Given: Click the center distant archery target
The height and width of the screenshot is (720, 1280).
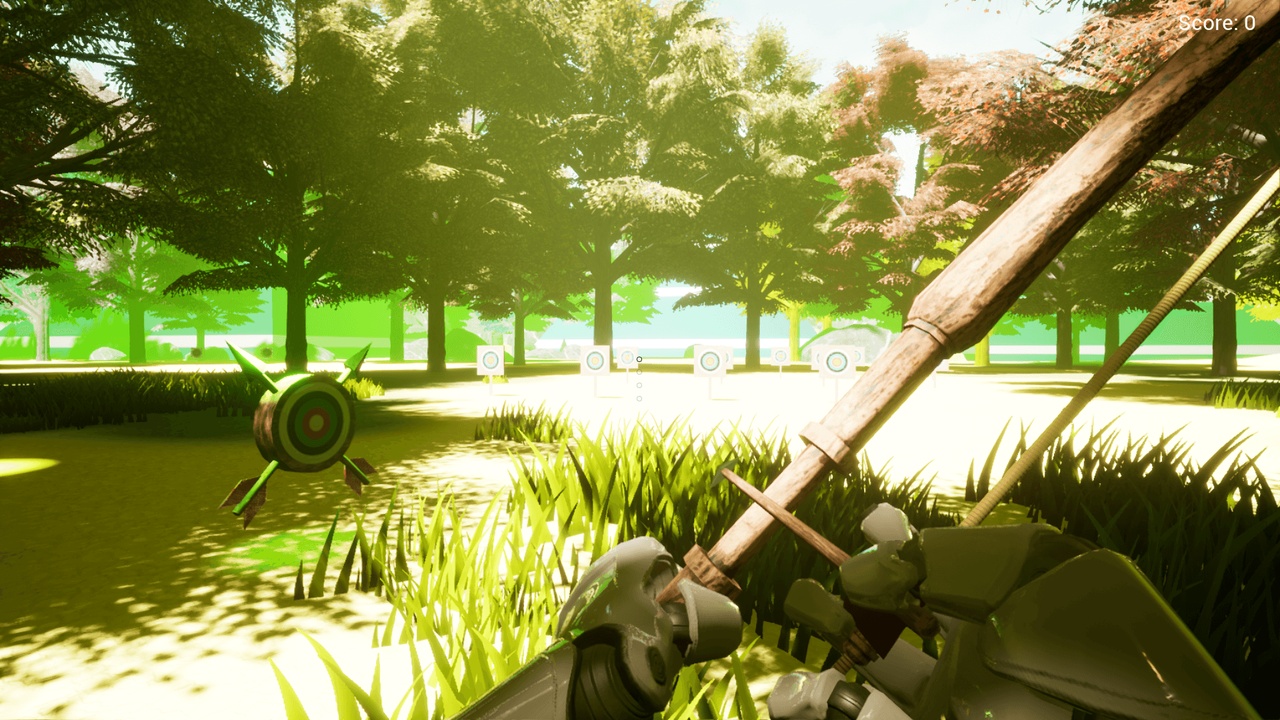Looking at the screenshot, I should (x=710, y=360).
